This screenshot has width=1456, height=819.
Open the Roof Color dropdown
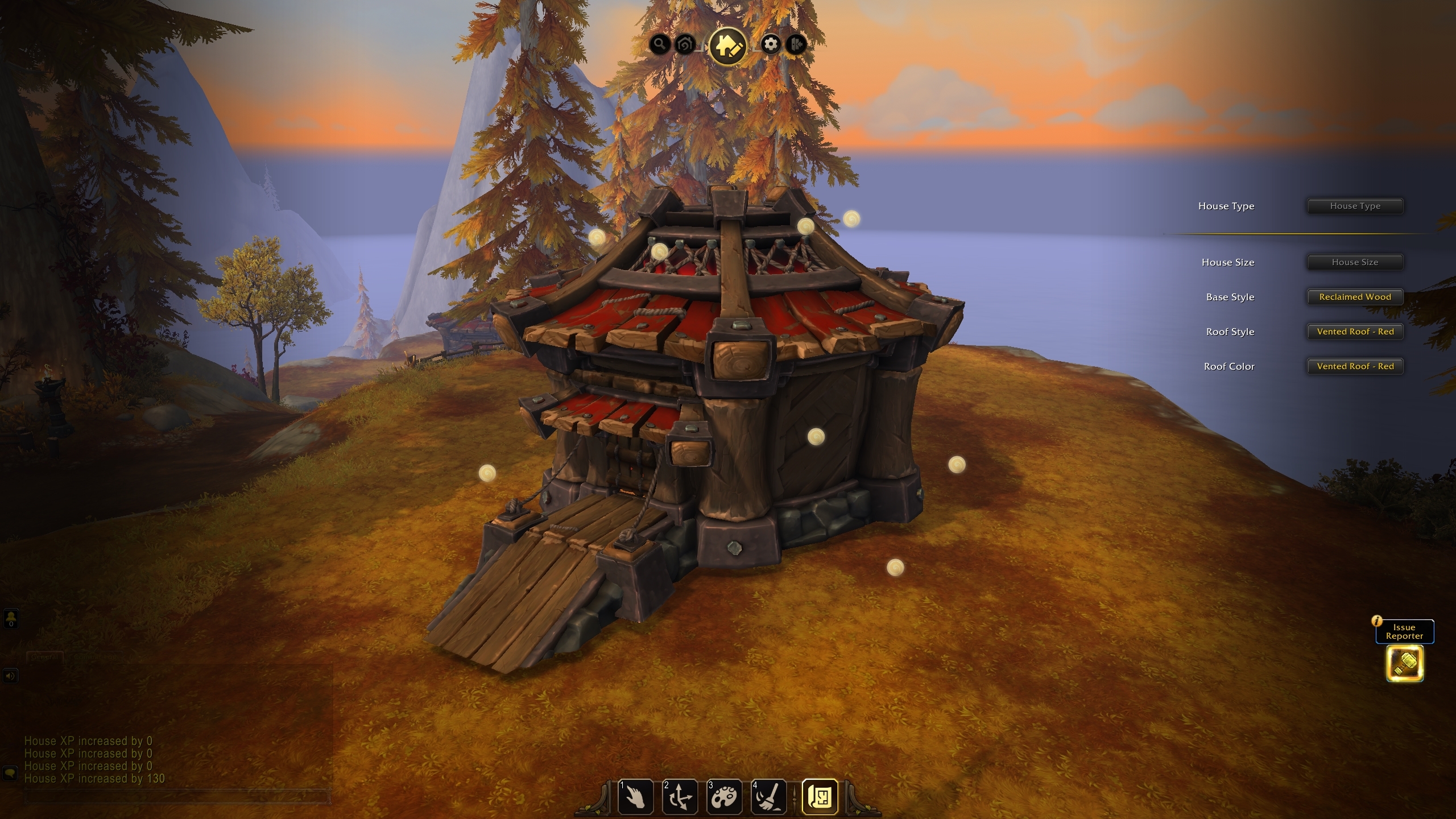[1355, 366]
